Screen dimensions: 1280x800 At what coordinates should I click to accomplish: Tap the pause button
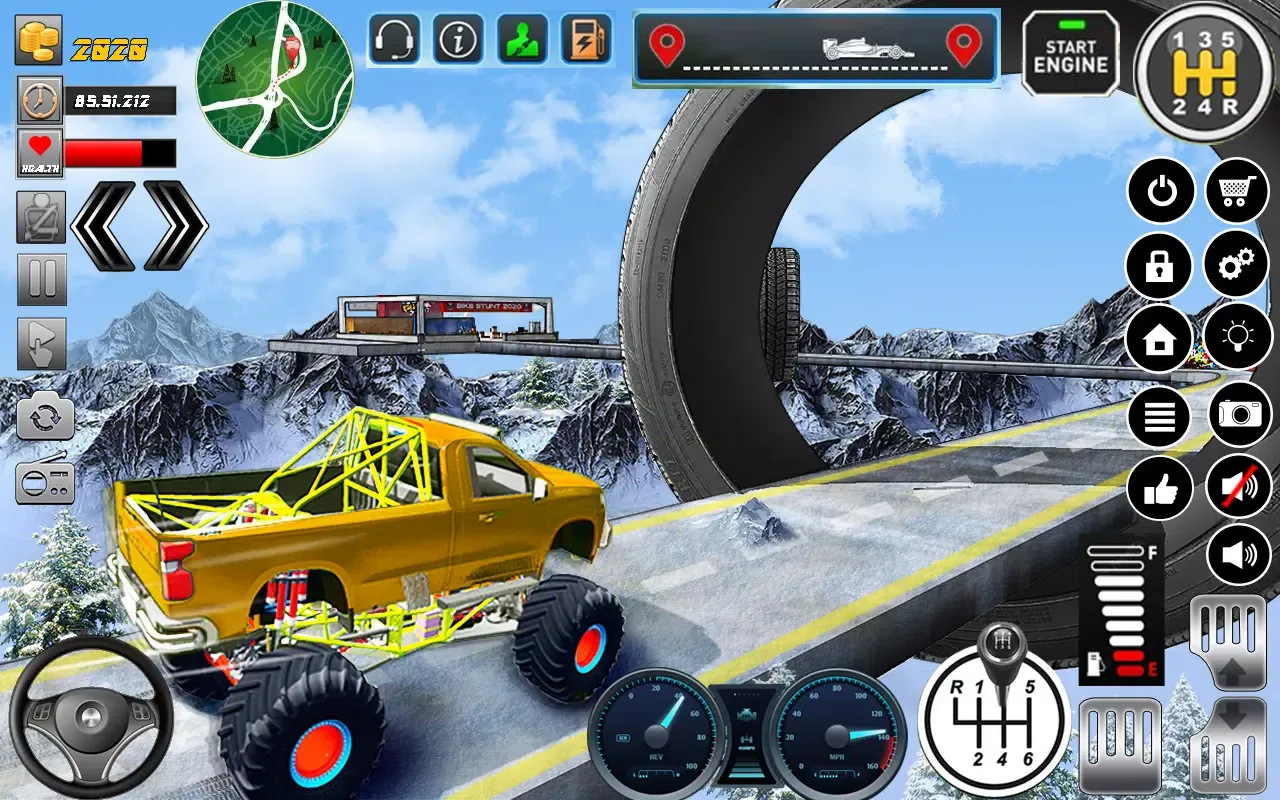(42, 280)
